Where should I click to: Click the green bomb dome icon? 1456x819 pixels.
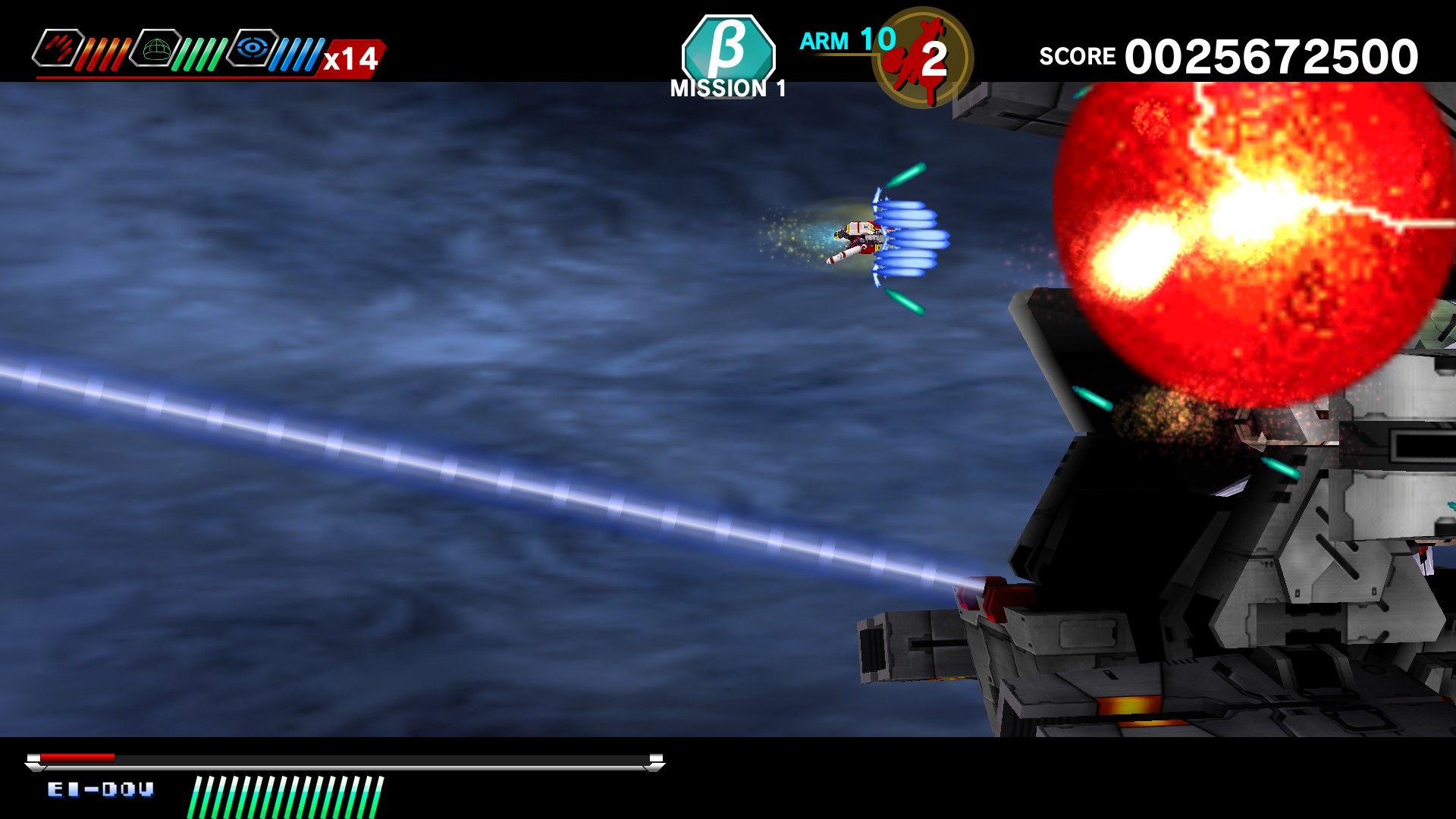coord(155,47)
